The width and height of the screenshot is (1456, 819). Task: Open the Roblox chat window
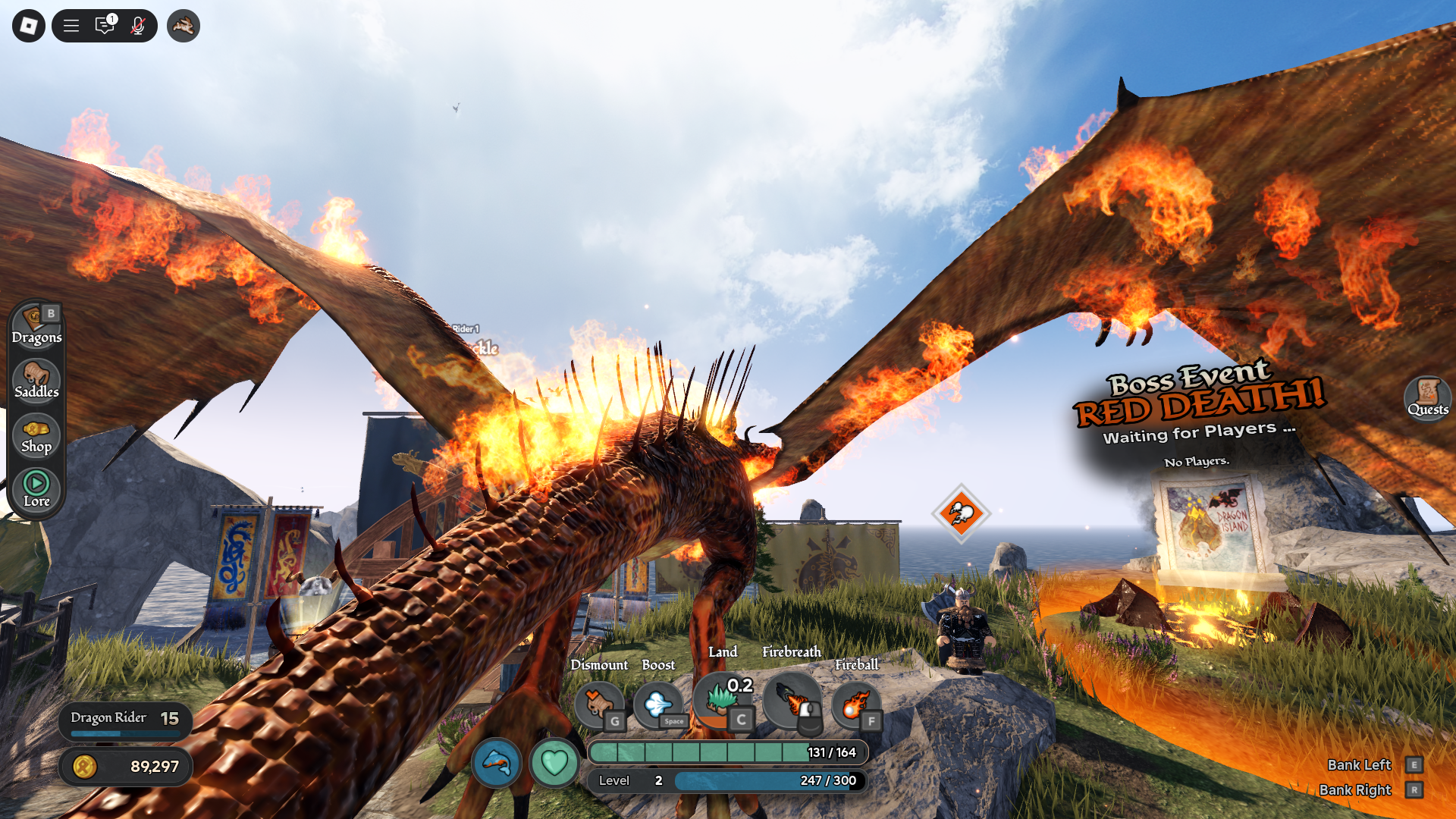tap(105, 26)
